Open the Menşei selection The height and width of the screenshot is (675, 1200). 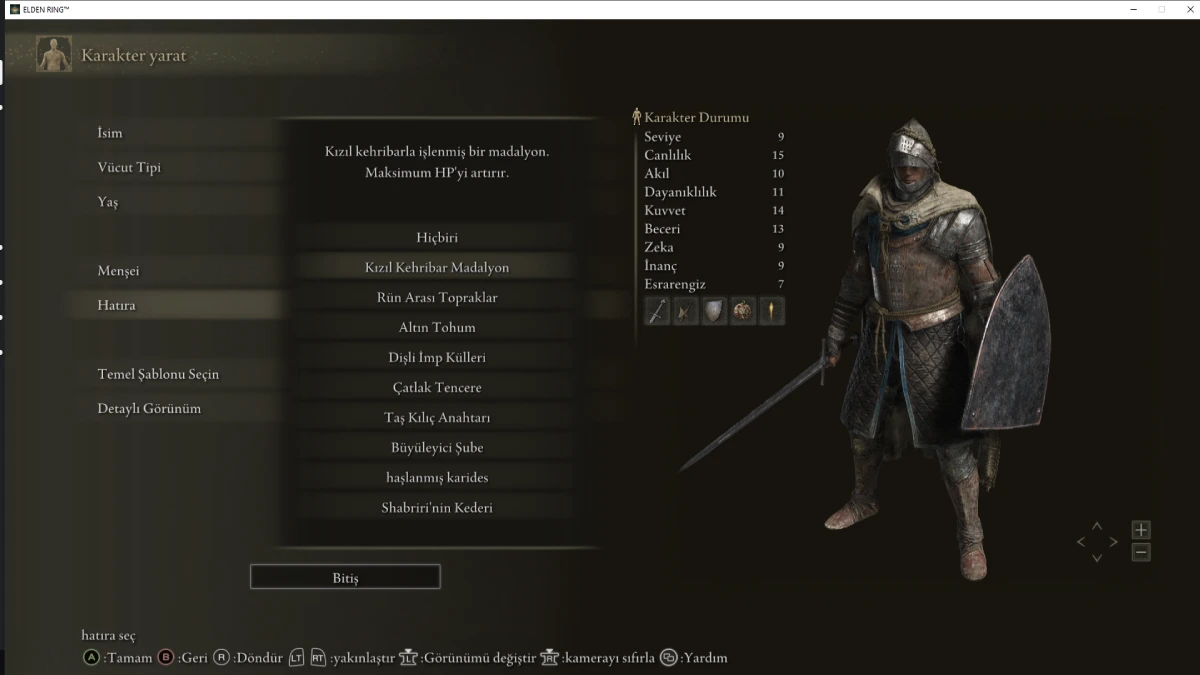tap(118, 271)
